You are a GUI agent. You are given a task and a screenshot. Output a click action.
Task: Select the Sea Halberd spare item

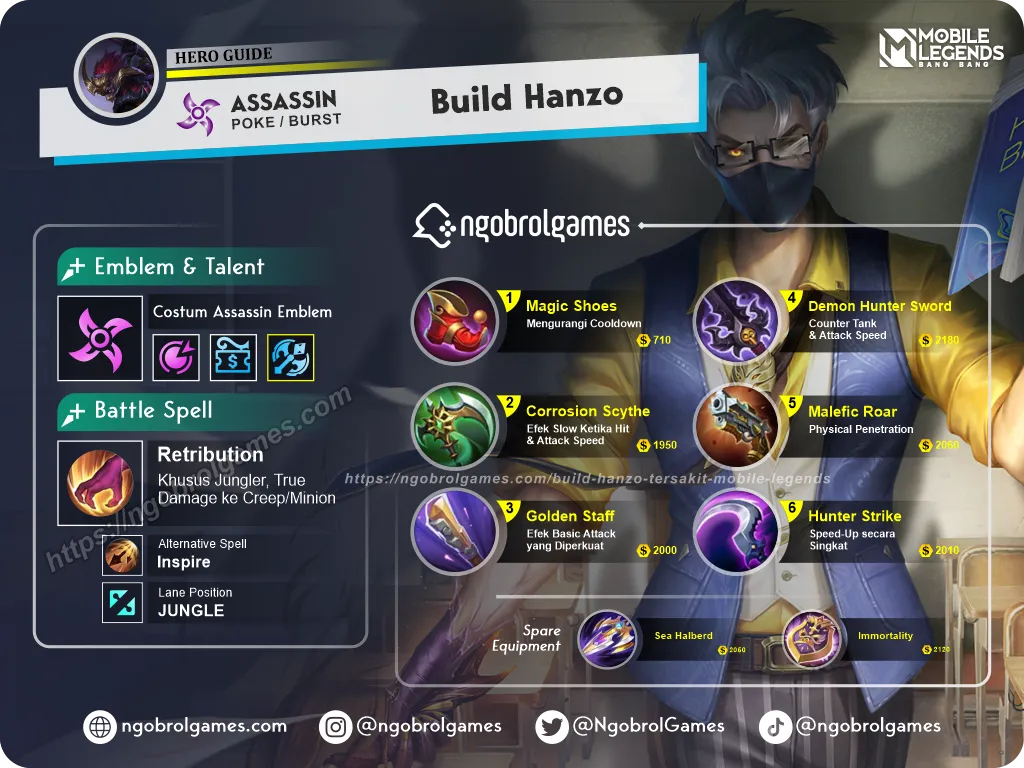[x=607, y=639]
